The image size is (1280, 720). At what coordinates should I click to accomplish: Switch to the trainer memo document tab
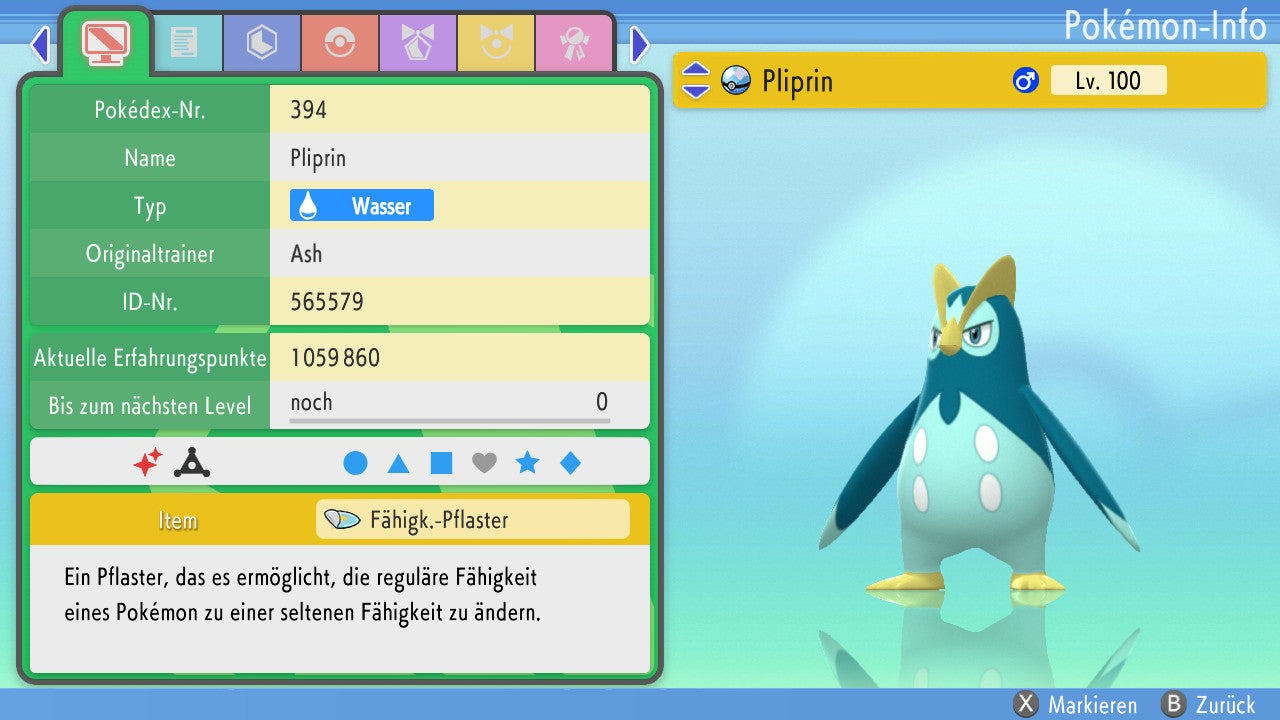pyautogui.click(x=183, y=43)
